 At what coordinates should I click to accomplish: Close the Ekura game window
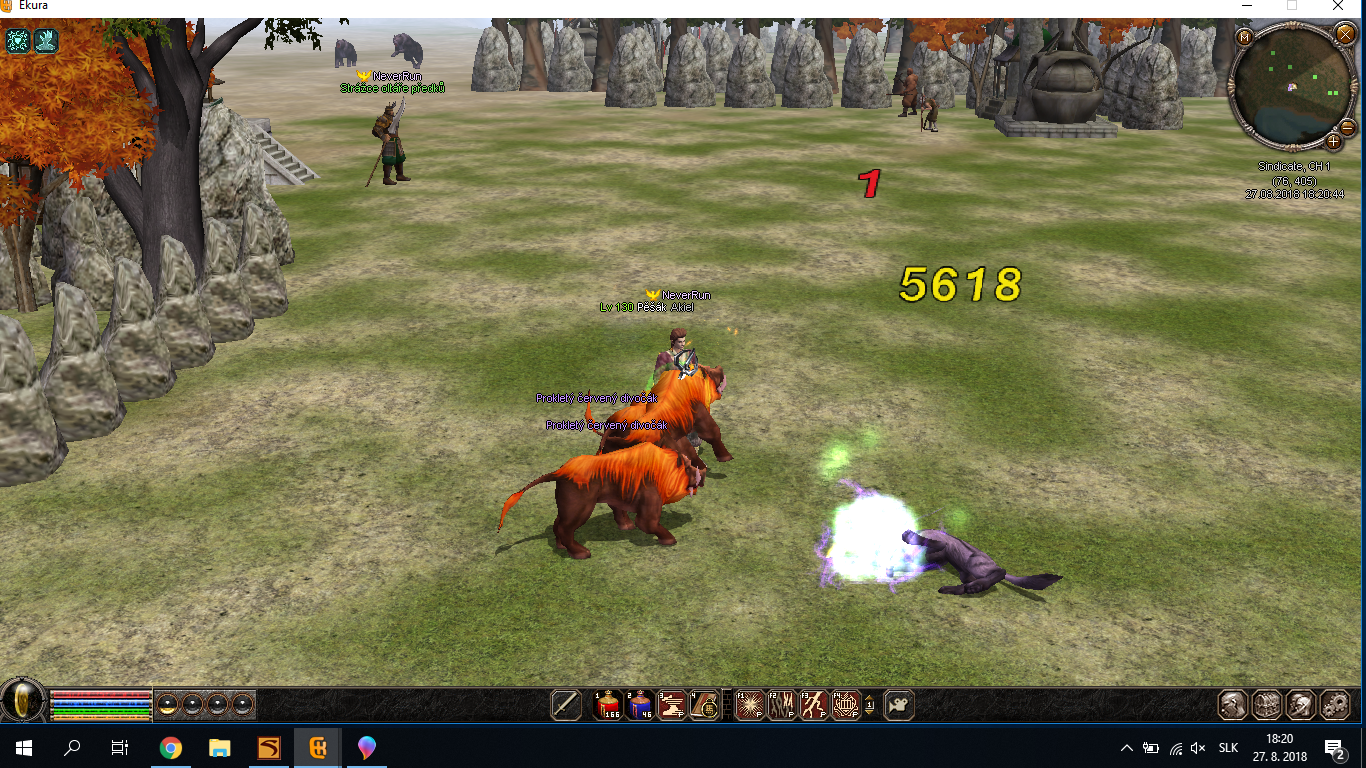[x=1338, y=6]
